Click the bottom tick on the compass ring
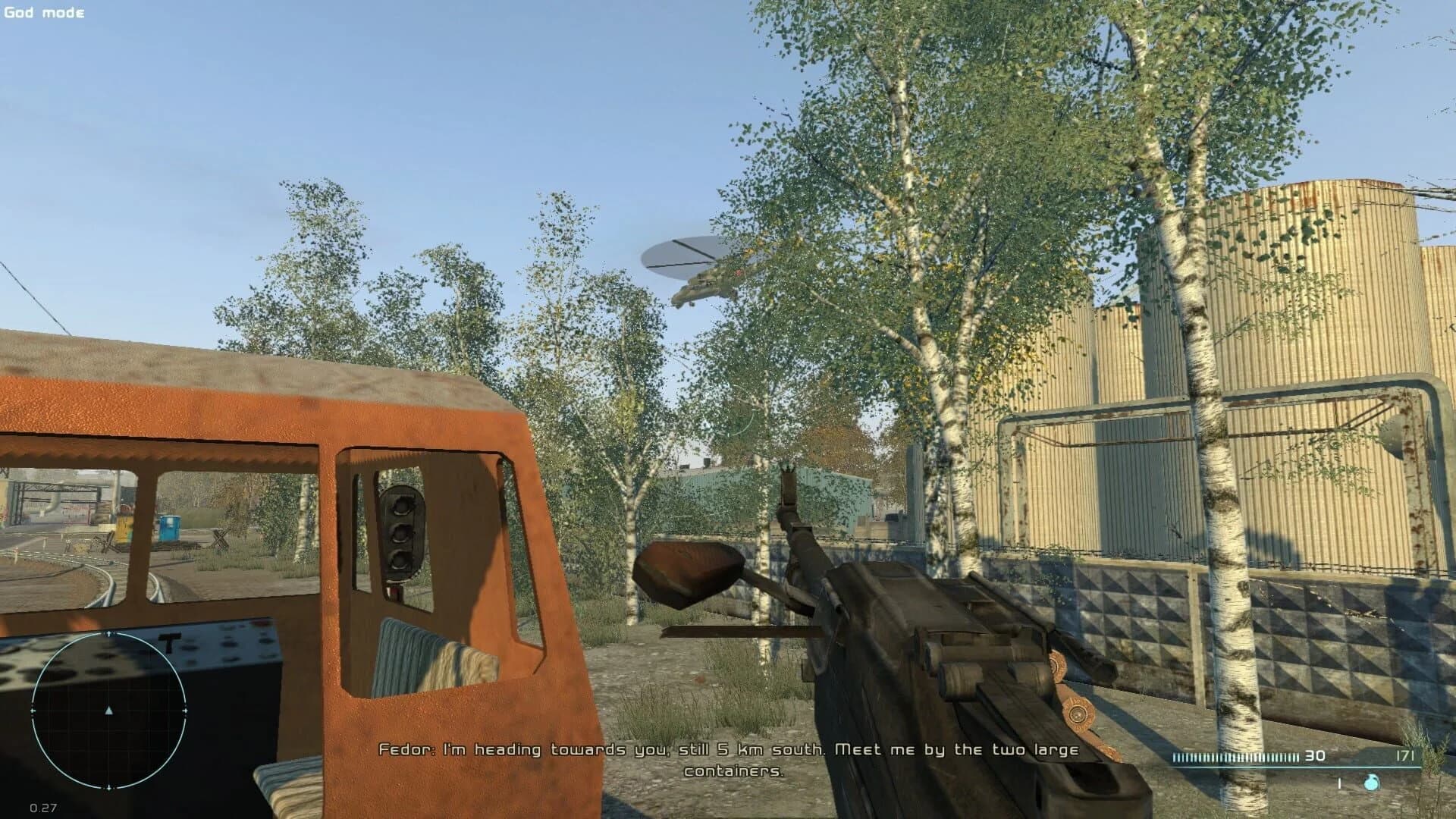 [x=108, y=789]
